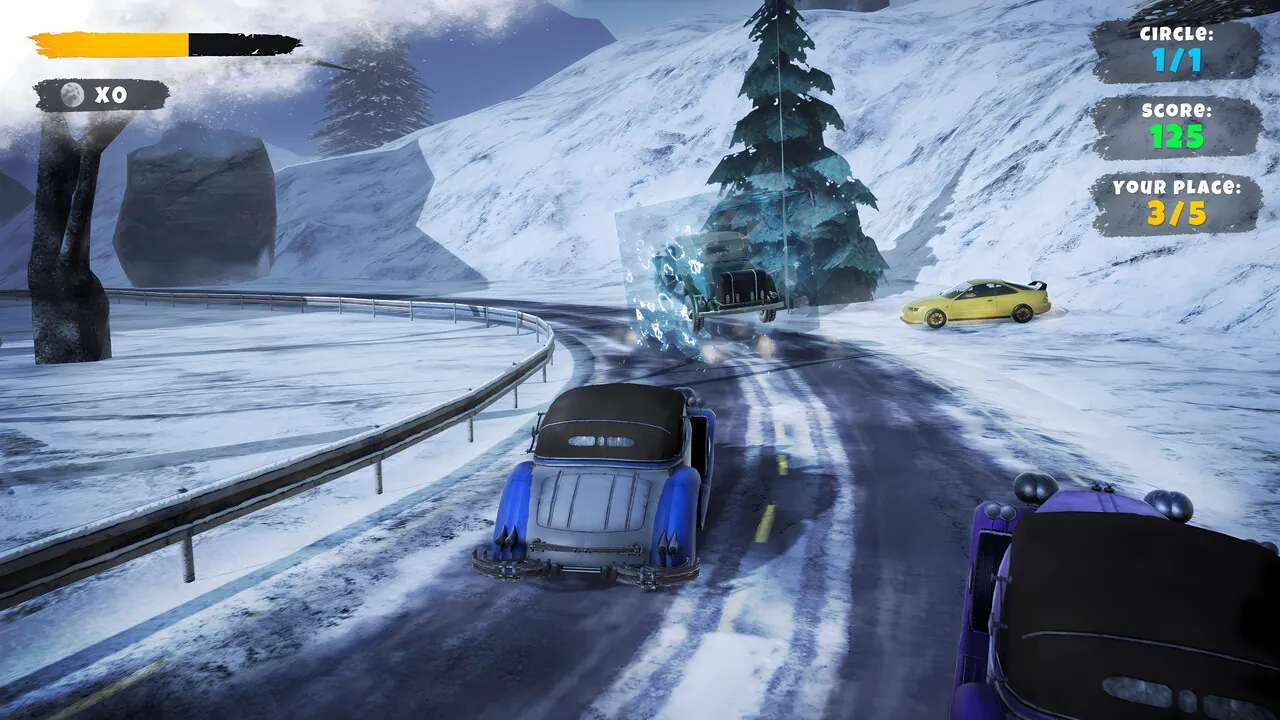Click the yellow boost progress bar
The width and height of the screenshot is (1280, 720).
[110, 42]
